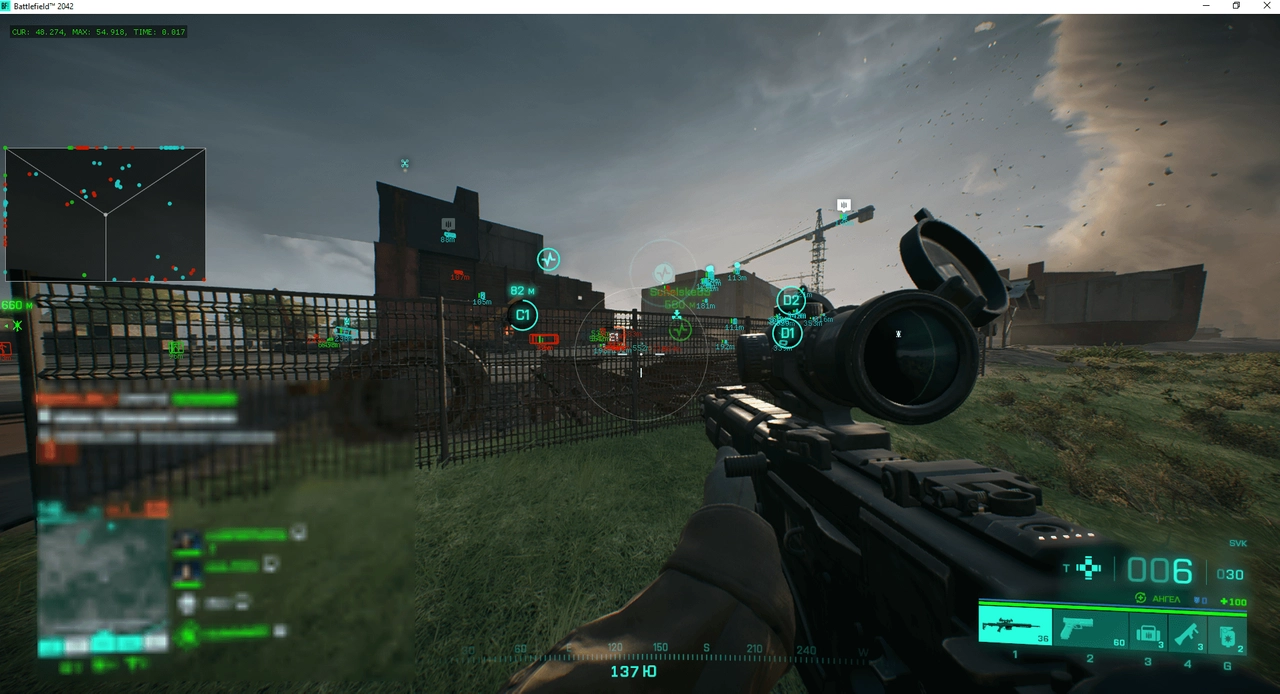Select the green squad revive pulse marker

[x=680, y=329]
